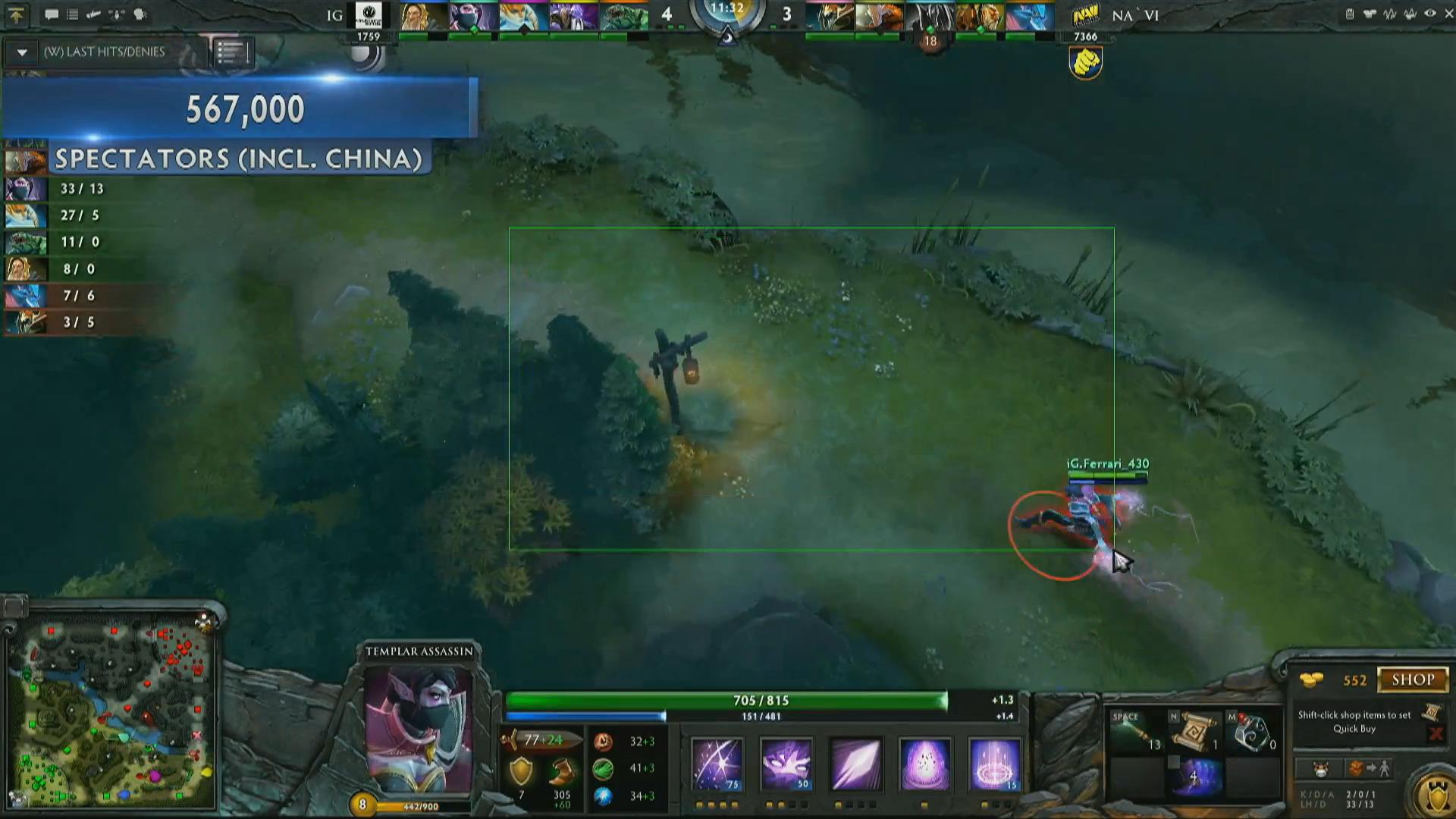1456x819 pixels.
Task: Close the spectator view with the X
Action: (1450, 14)
